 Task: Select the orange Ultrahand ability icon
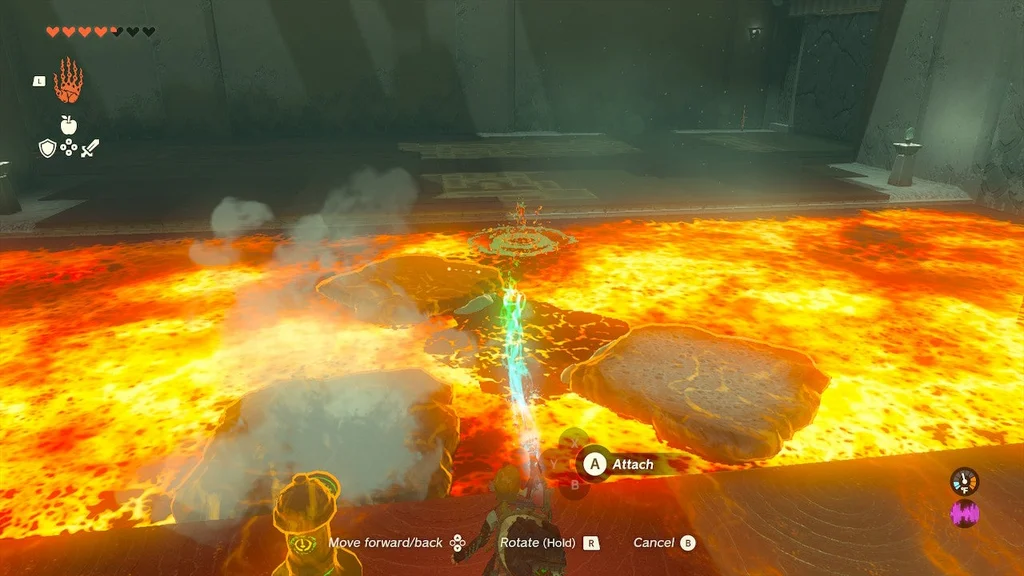(68, 82)
